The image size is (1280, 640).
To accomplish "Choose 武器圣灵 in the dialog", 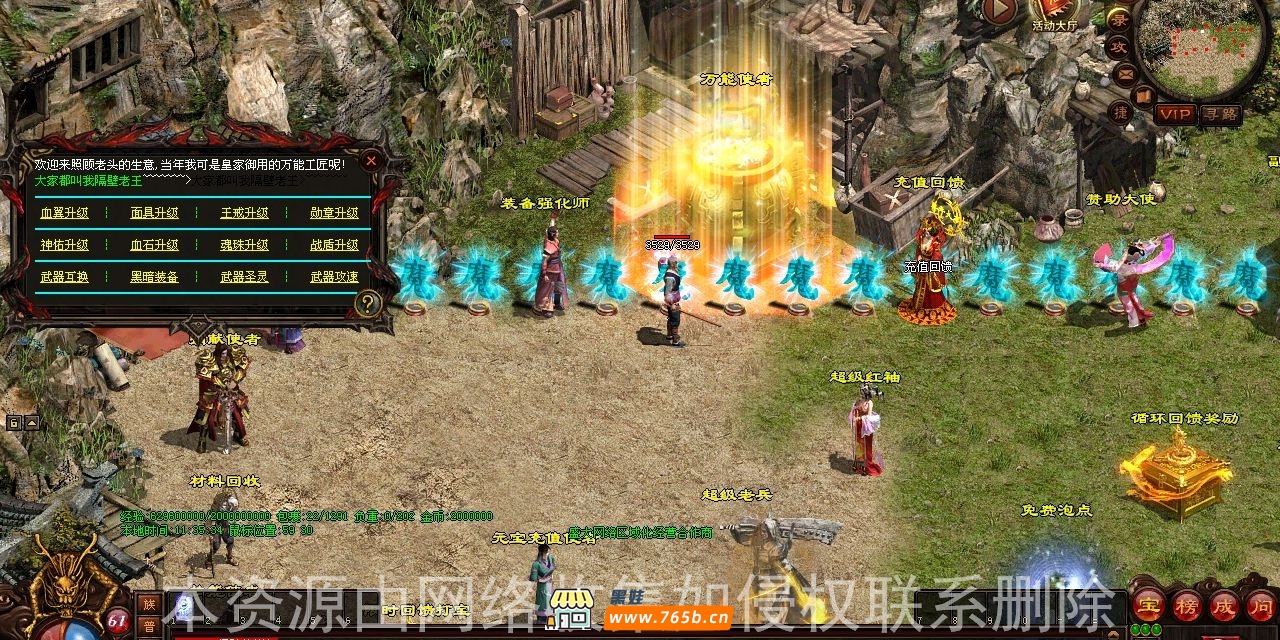I will 244,277.
